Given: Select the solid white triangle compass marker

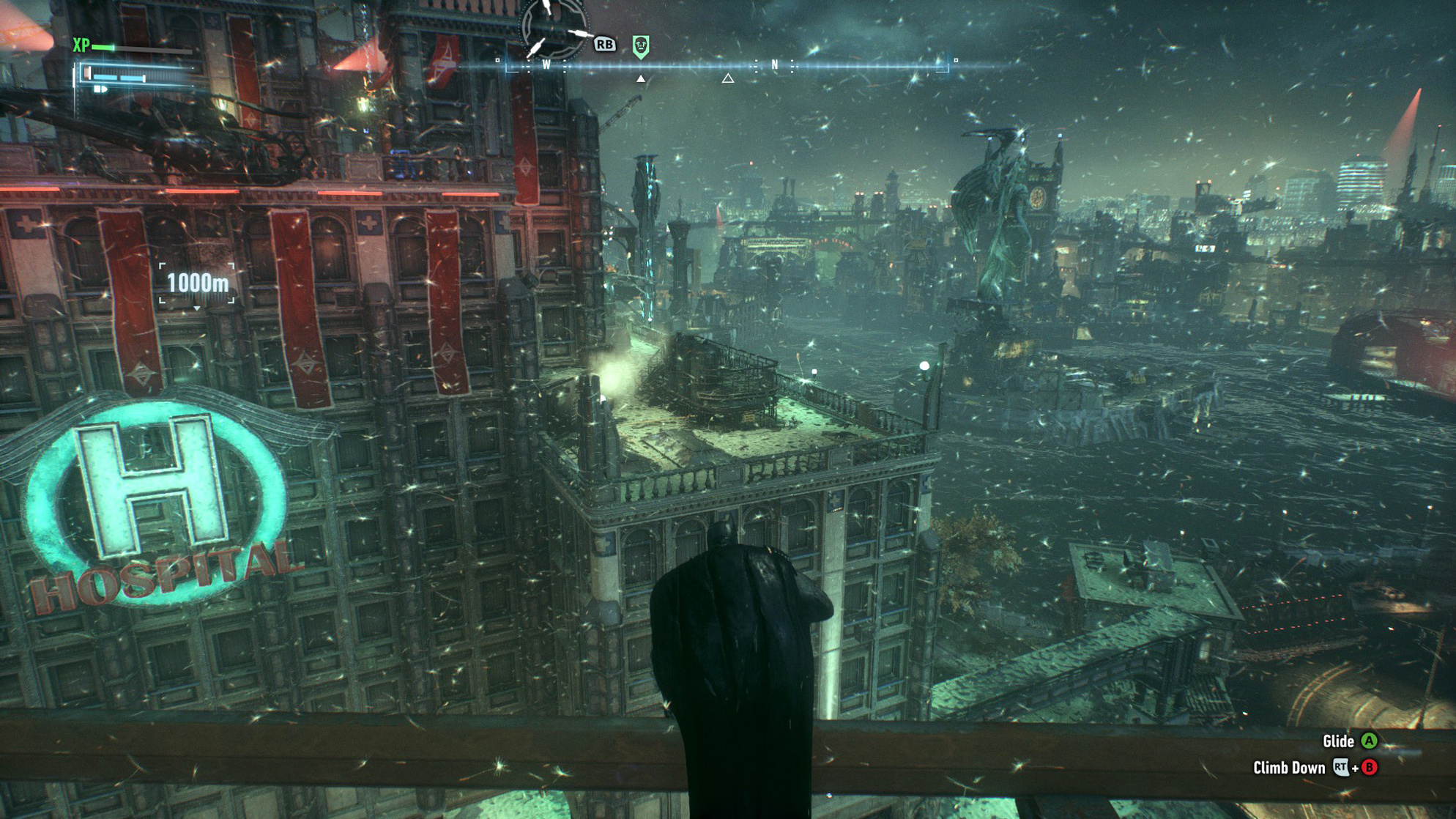Looking at the screenshot, I should pyautogui.click(x=641, y=78).
